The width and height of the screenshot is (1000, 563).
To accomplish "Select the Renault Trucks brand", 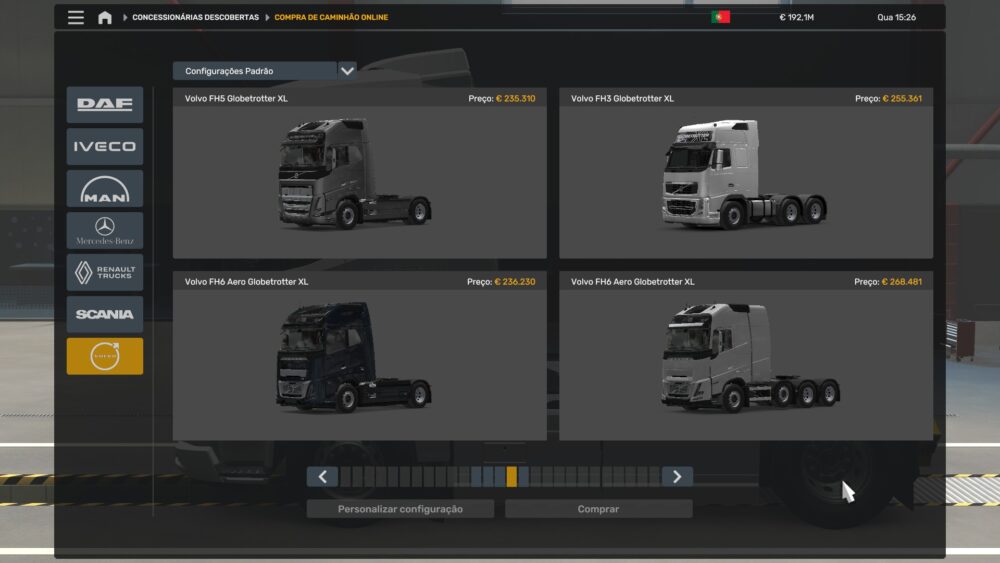I will (x=105, y=273).
